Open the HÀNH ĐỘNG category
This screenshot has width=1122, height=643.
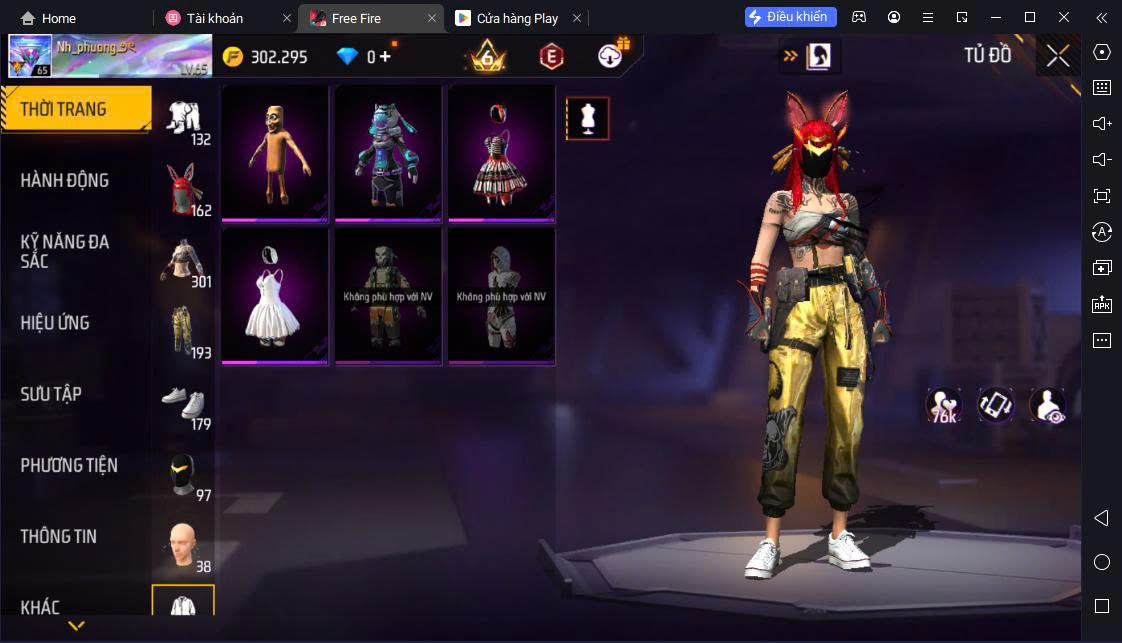coord(65,180)
